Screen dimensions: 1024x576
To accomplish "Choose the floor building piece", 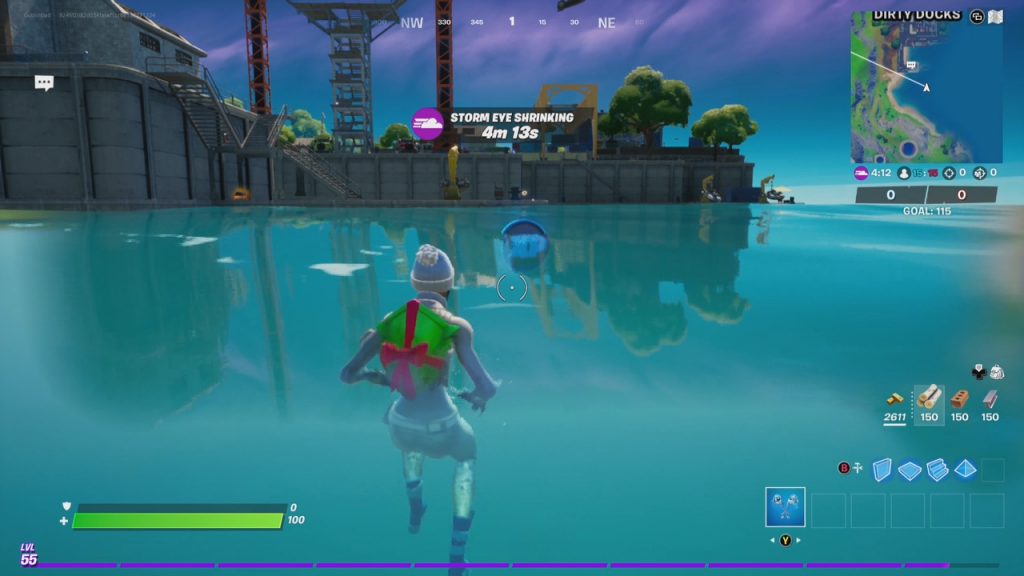I will click(x=909, y=469).
